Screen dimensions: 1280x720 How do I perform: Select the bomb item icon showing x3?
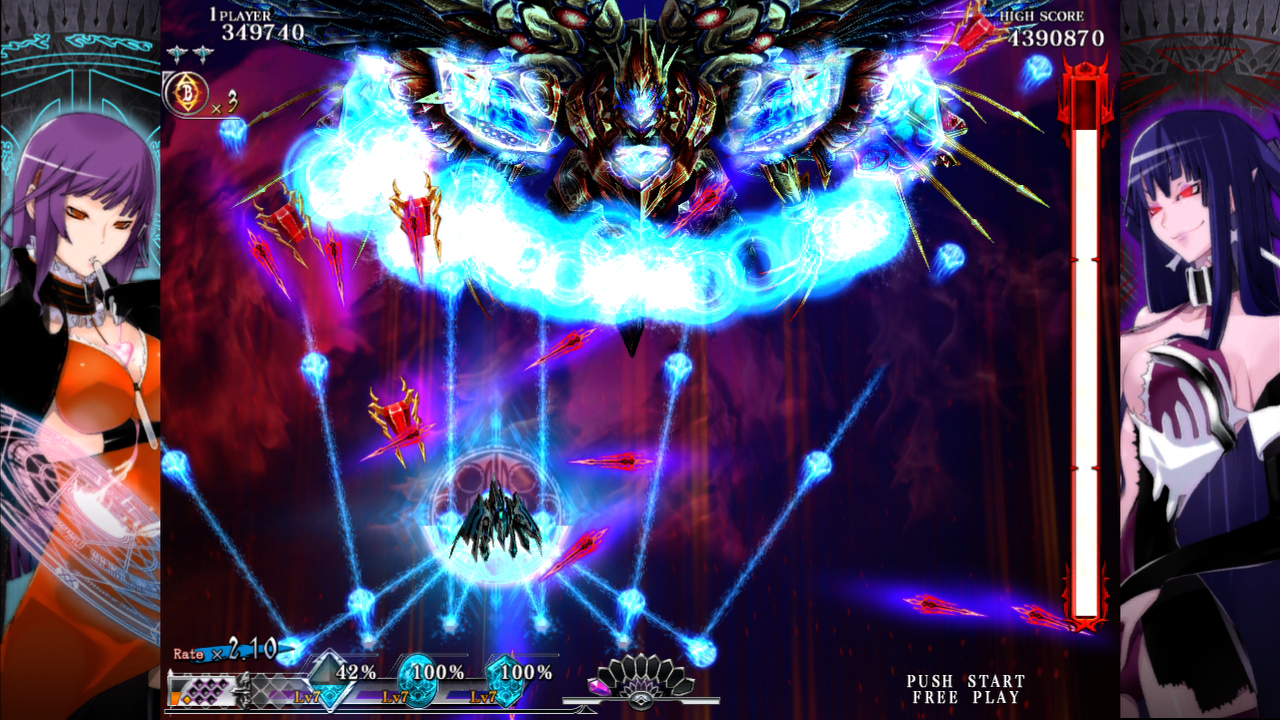(187, 92)
